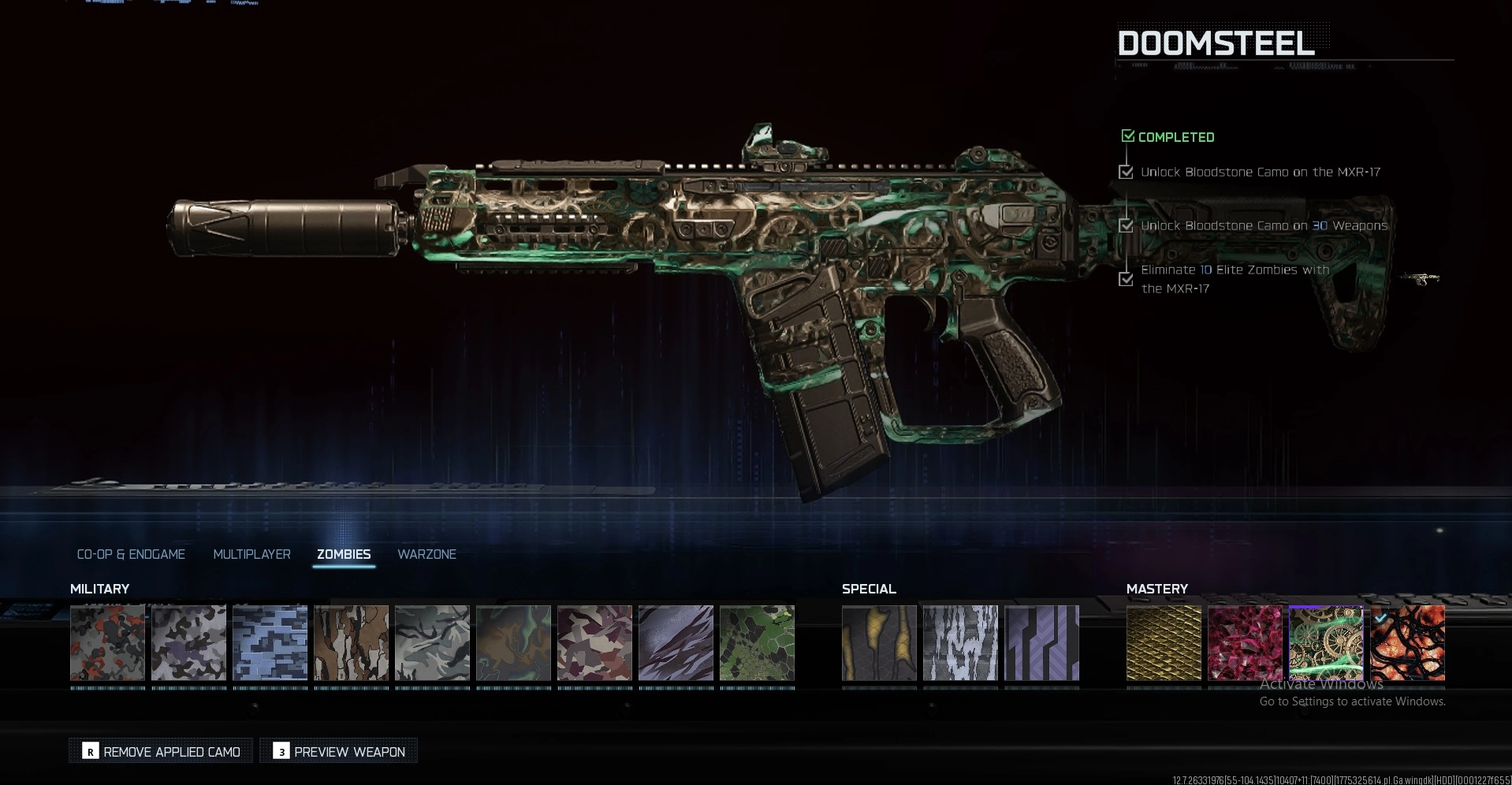Image resolution: width=1512 pixels, height=785 pixels.
Task: Select the yellow and black special camo
Action: coord(879,642)
